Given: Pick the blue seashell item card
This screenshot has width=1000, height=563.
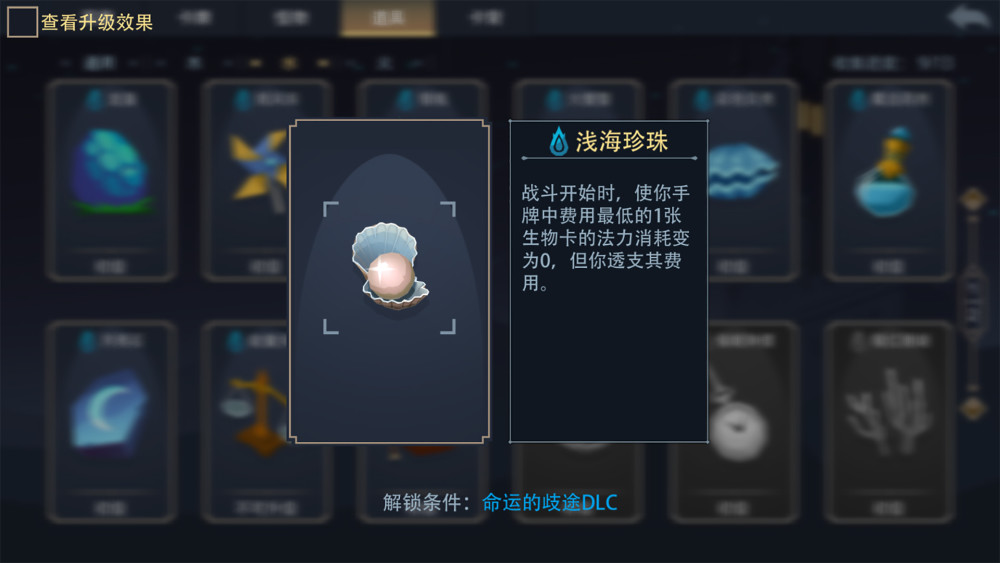Looking at the screenshot, I should [x=740, y=178].
